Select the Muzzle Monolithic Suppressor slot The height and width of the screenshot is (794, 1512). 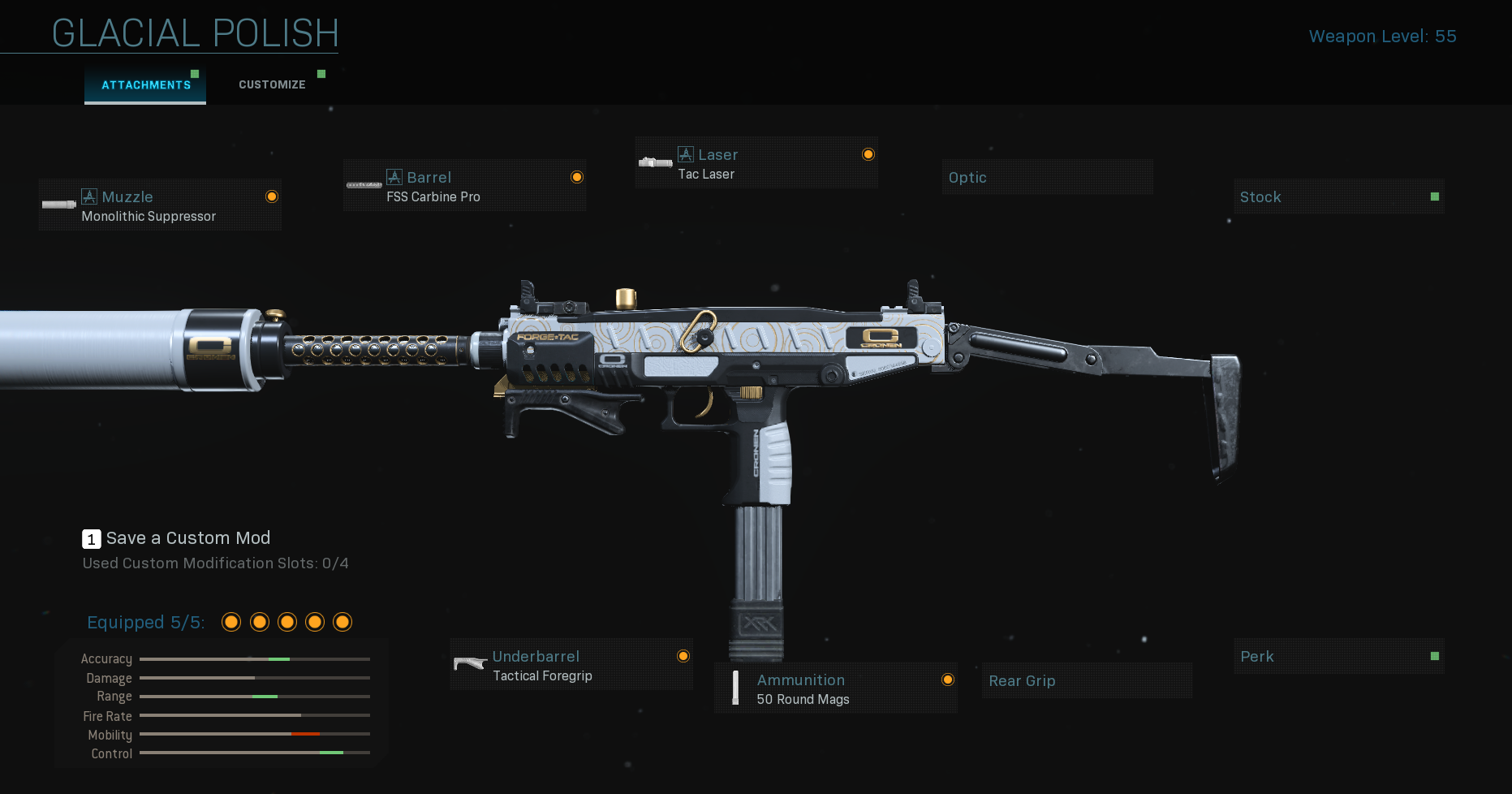pos(160,205)
